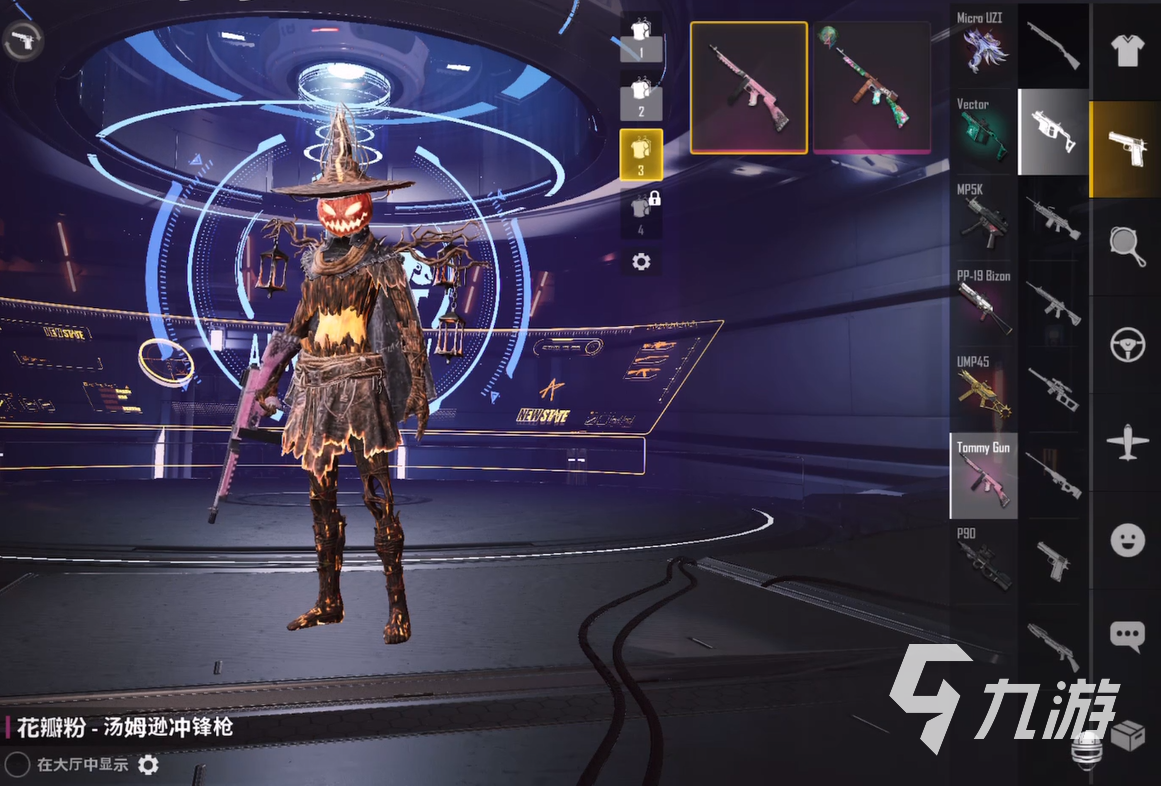This screenshot has height=786, width=1161.
Task: Open the airplane category
Action: (x=1127, y=442)
